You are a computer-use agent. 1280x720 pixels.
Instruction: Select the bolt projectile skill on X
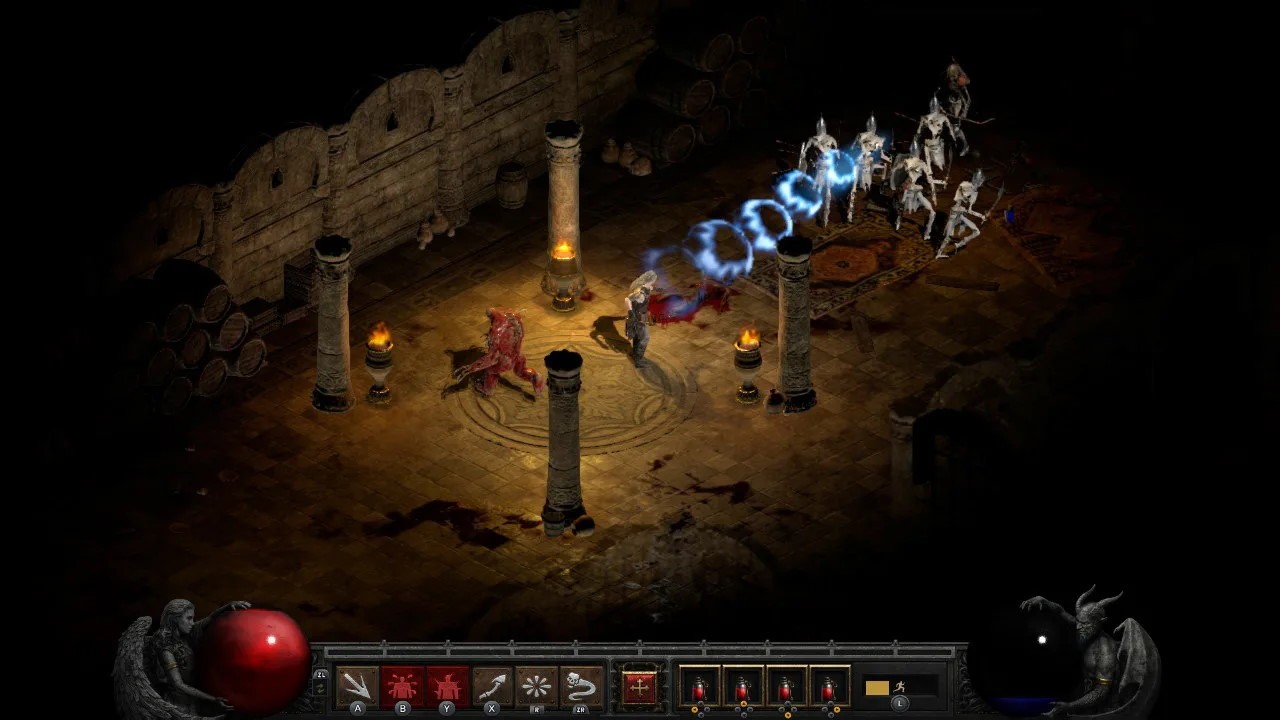[x=491, y=685]
